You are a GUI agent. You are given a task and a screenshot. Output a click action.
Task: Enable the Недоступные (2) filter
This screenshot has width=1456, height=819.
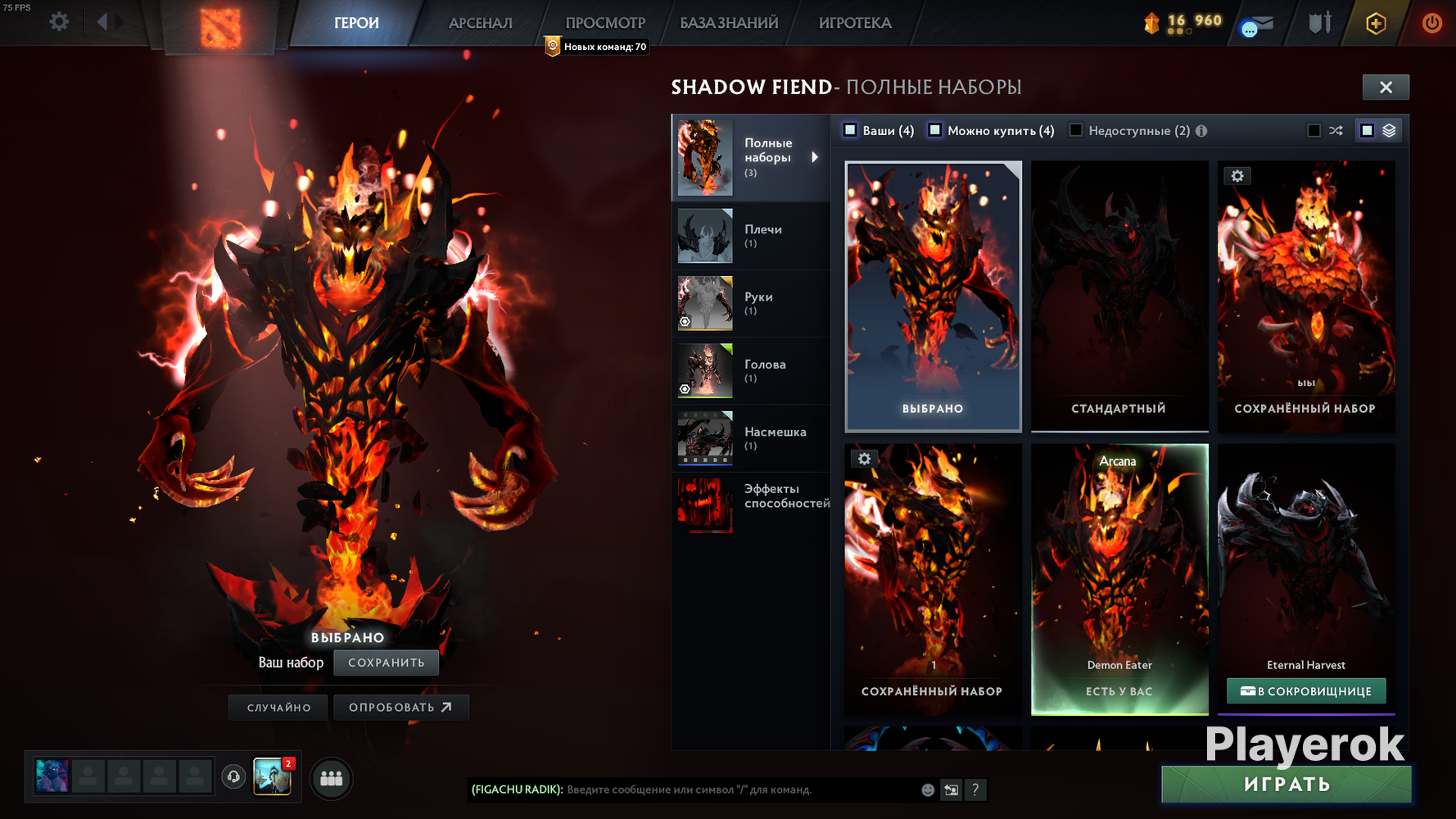tap(1076, 130)
